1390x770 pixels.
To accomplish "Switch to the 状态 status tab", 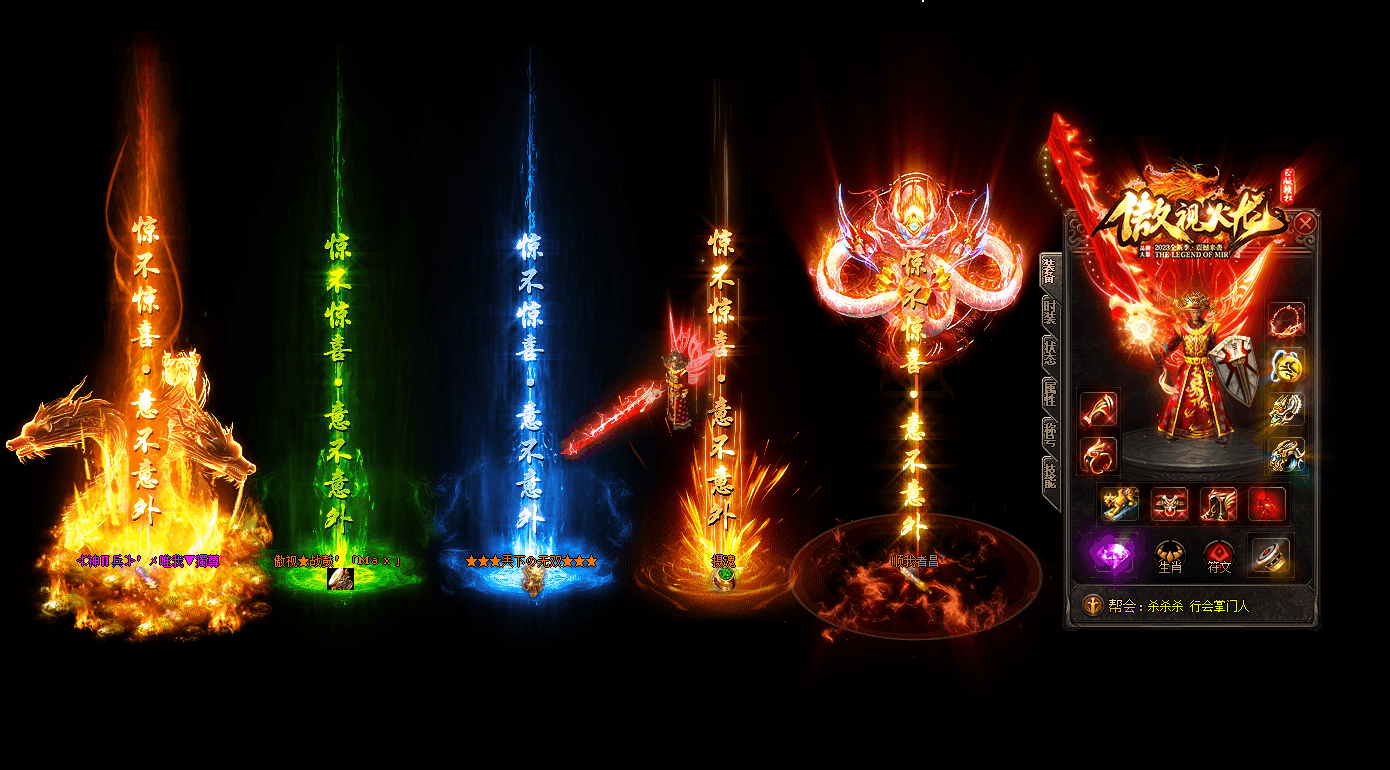I will coord(1050,352).
